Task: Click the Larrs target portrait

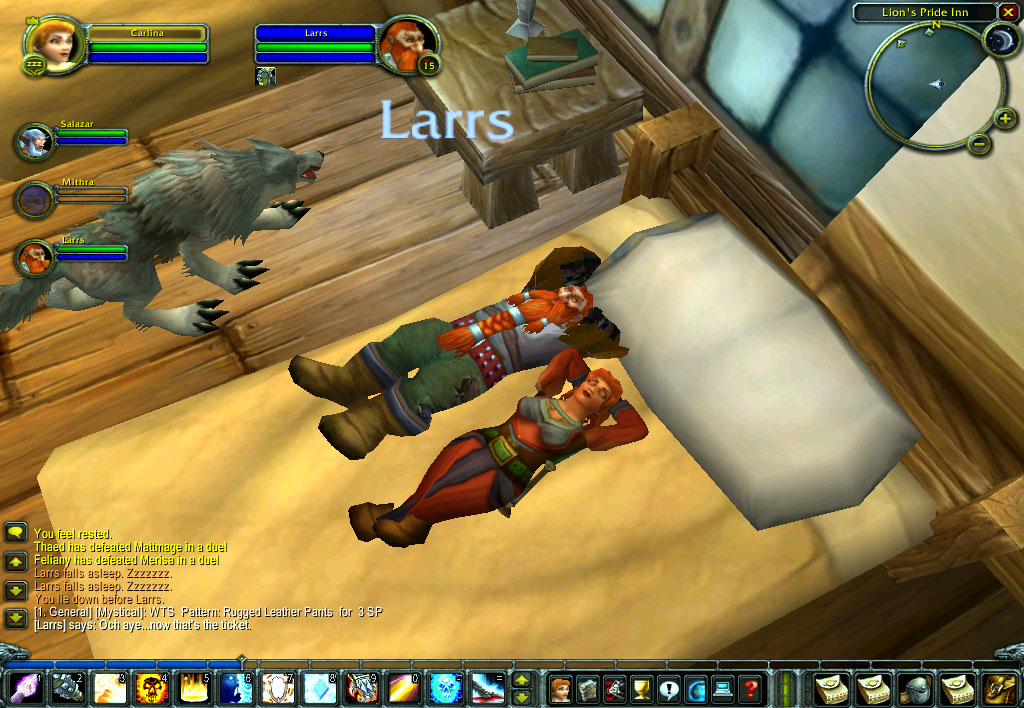Action: click(407, 42)
